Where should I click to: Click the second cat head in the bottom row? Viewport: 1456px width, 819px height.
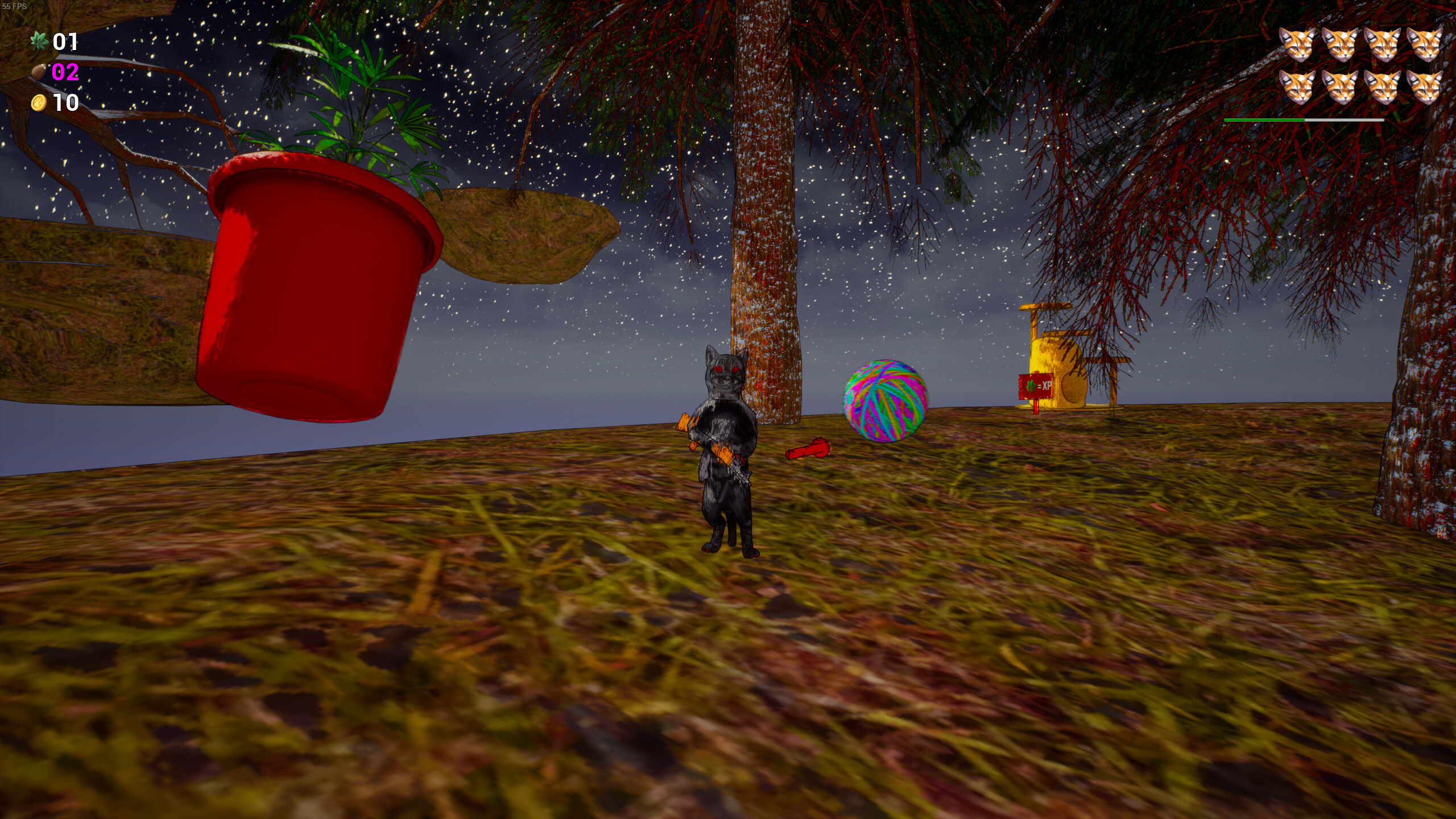1342,89
